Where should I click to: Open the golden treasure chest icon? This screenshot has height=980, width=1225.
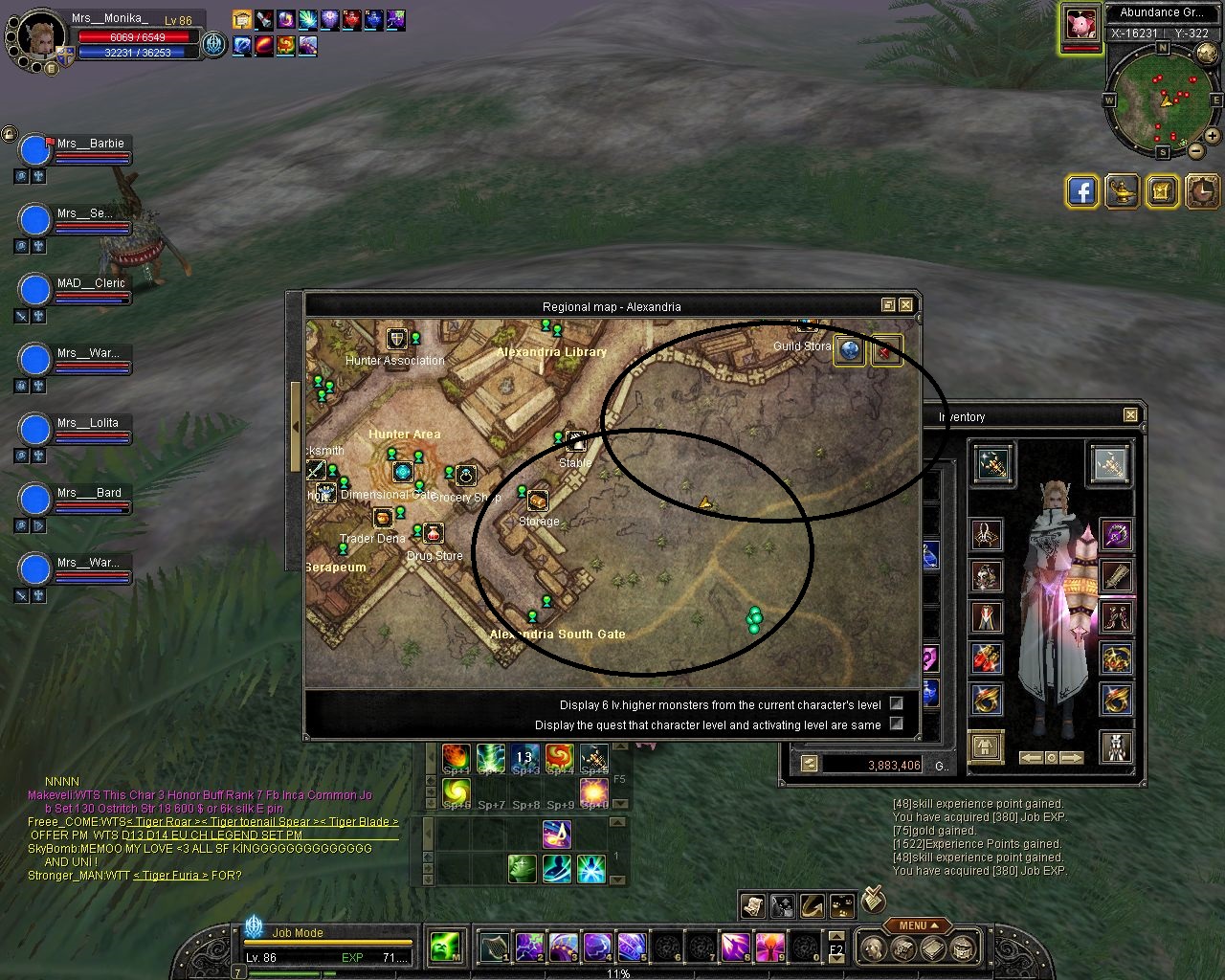pyautogui.click(x=1163, y=191)
